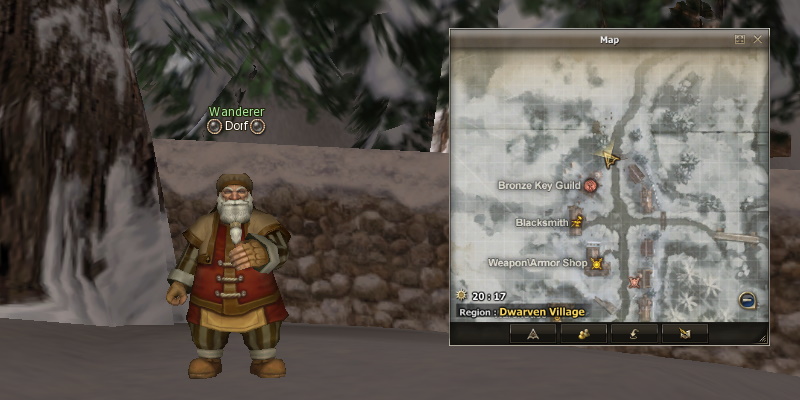The image size is (800, 400).
Task: Click the gold flag button on the map toolbar
Action: coord(683,334)
